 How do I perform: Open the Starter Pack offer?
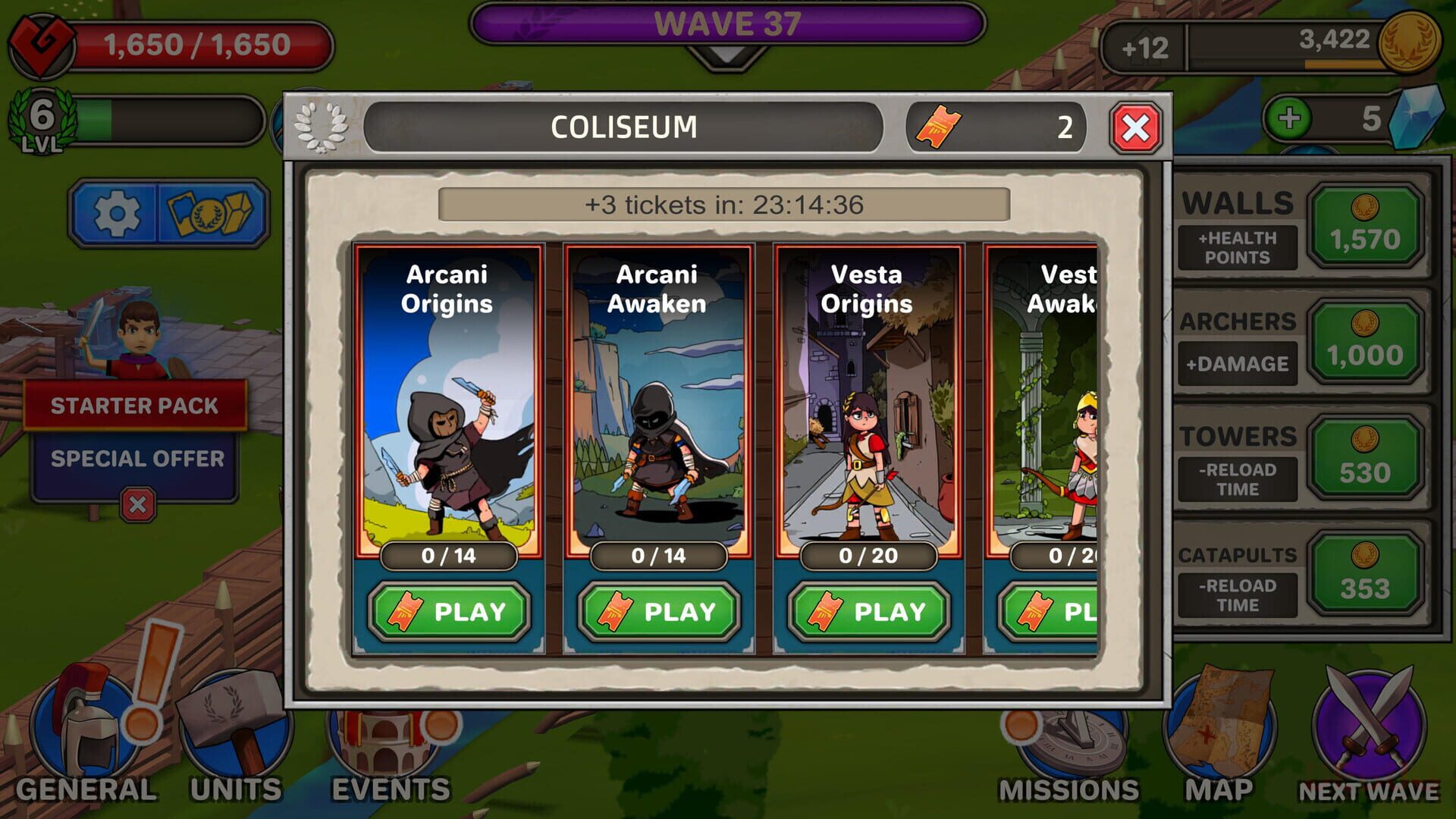(x=137, y=406)
